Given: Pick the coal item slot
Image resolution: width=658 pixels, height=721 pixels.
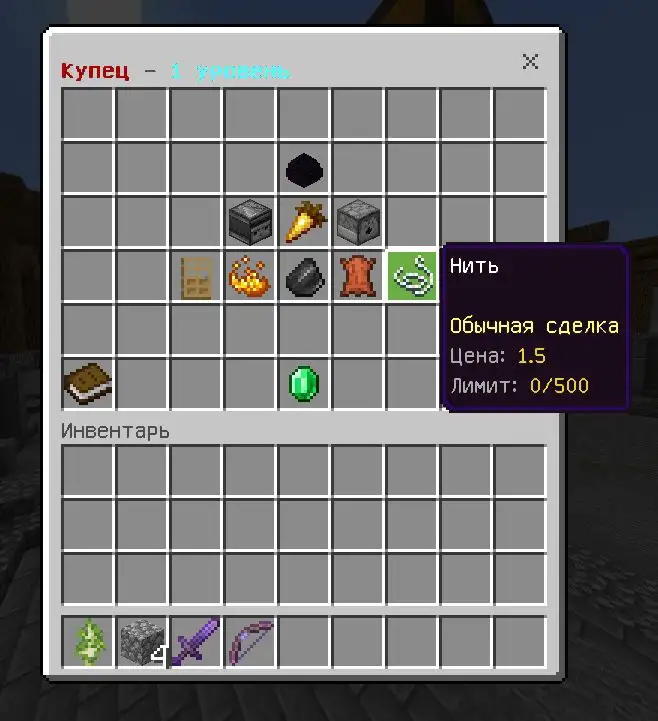Looking at the screenshot, I should coord(304,275).
